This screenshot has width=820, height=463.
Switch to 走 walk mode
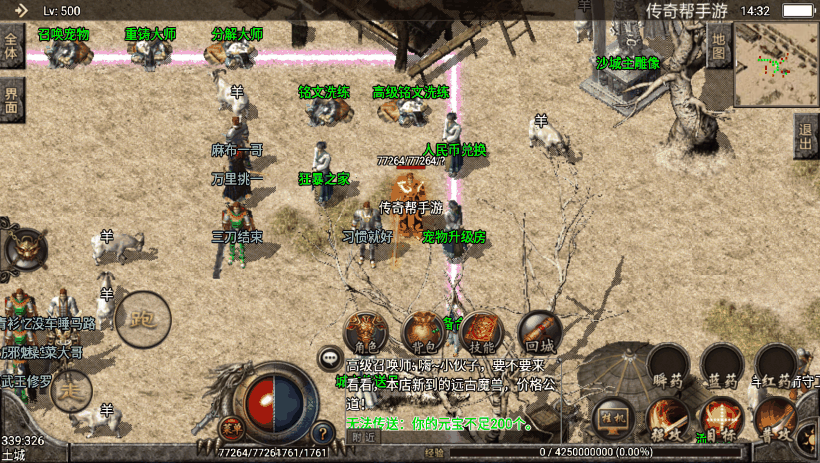point(70,388)
